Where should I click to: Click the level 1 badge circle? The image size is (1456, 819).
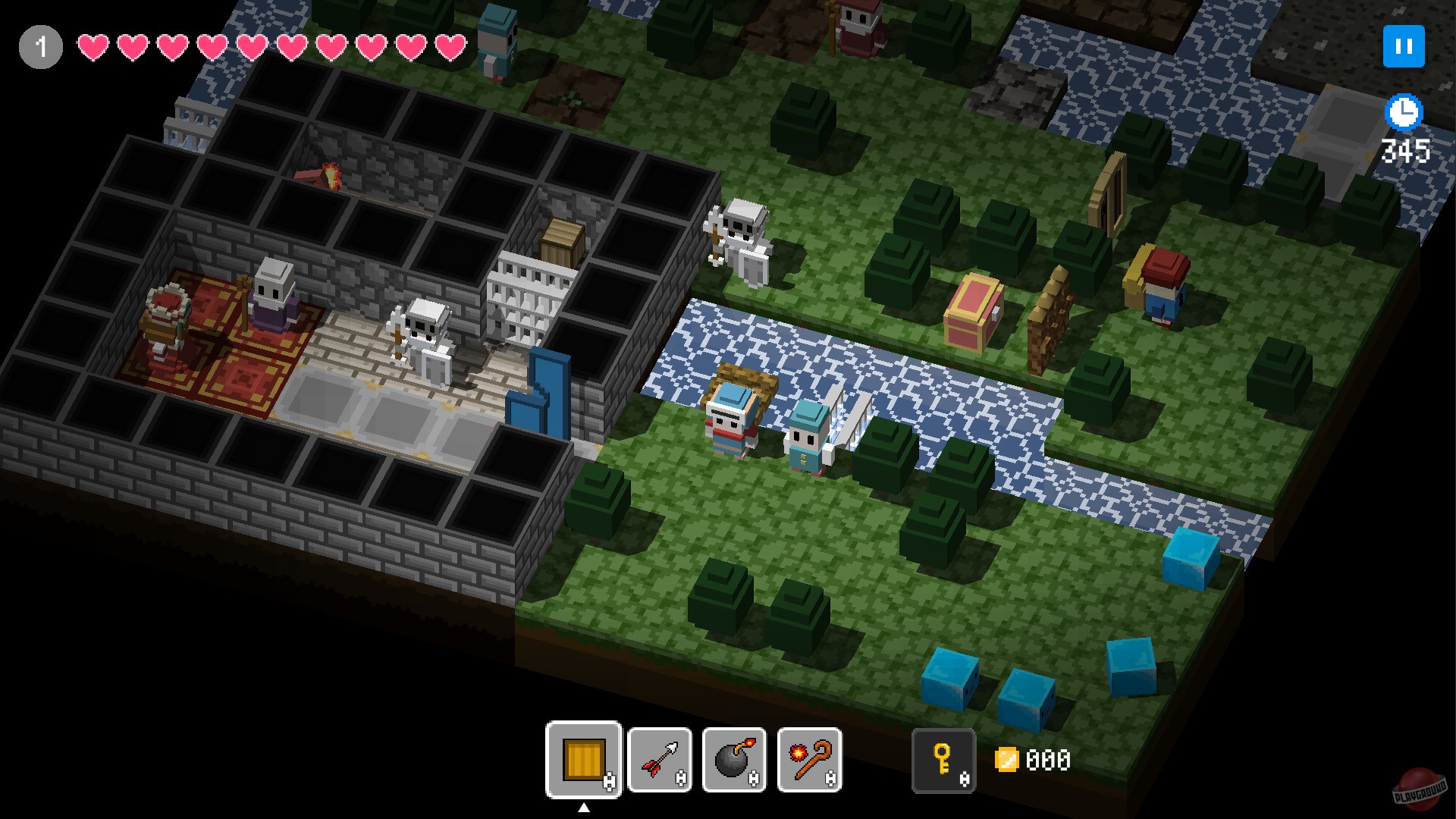click(x=42, y=45)
